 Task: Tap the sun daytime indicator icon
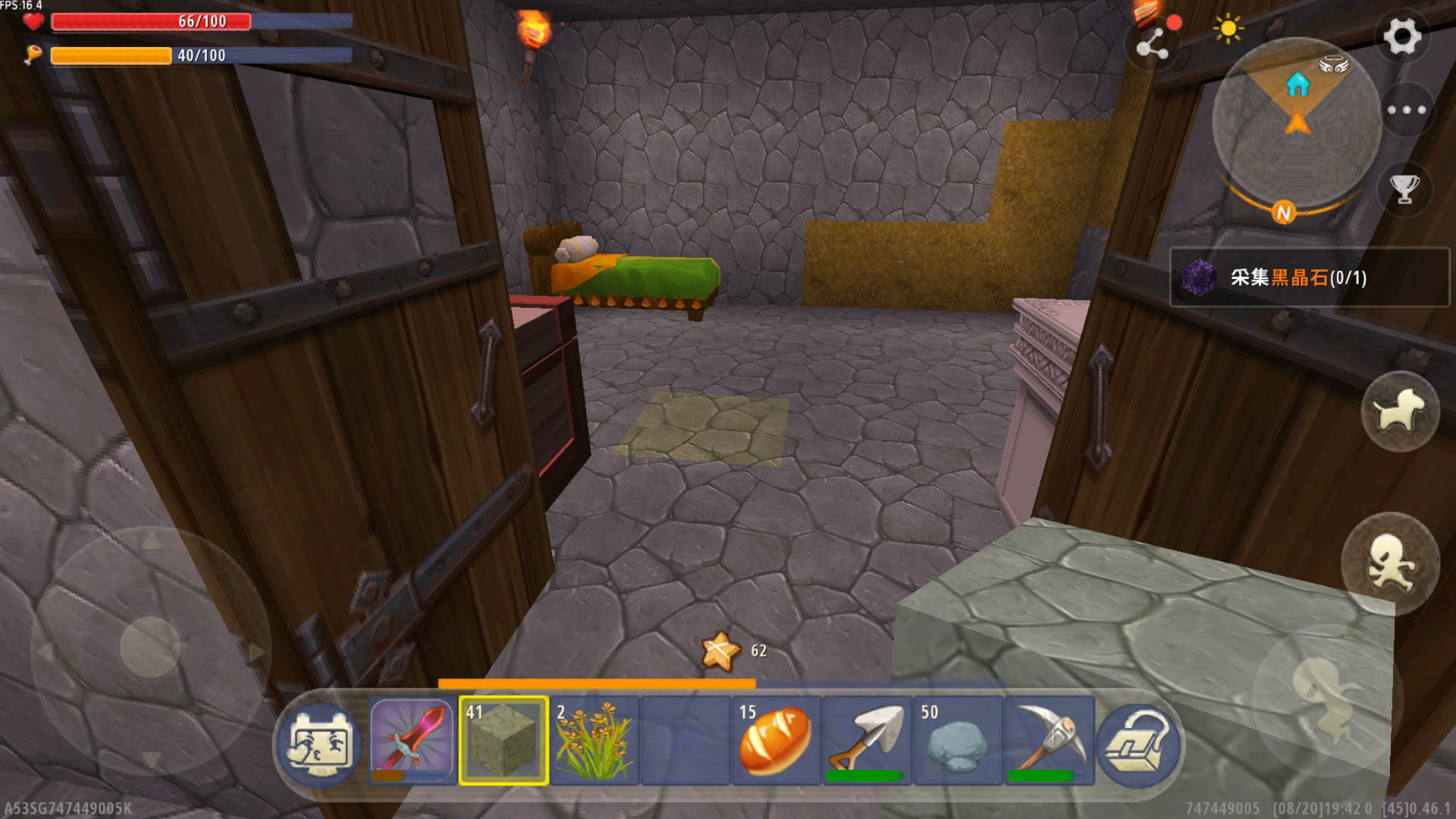1227,28
